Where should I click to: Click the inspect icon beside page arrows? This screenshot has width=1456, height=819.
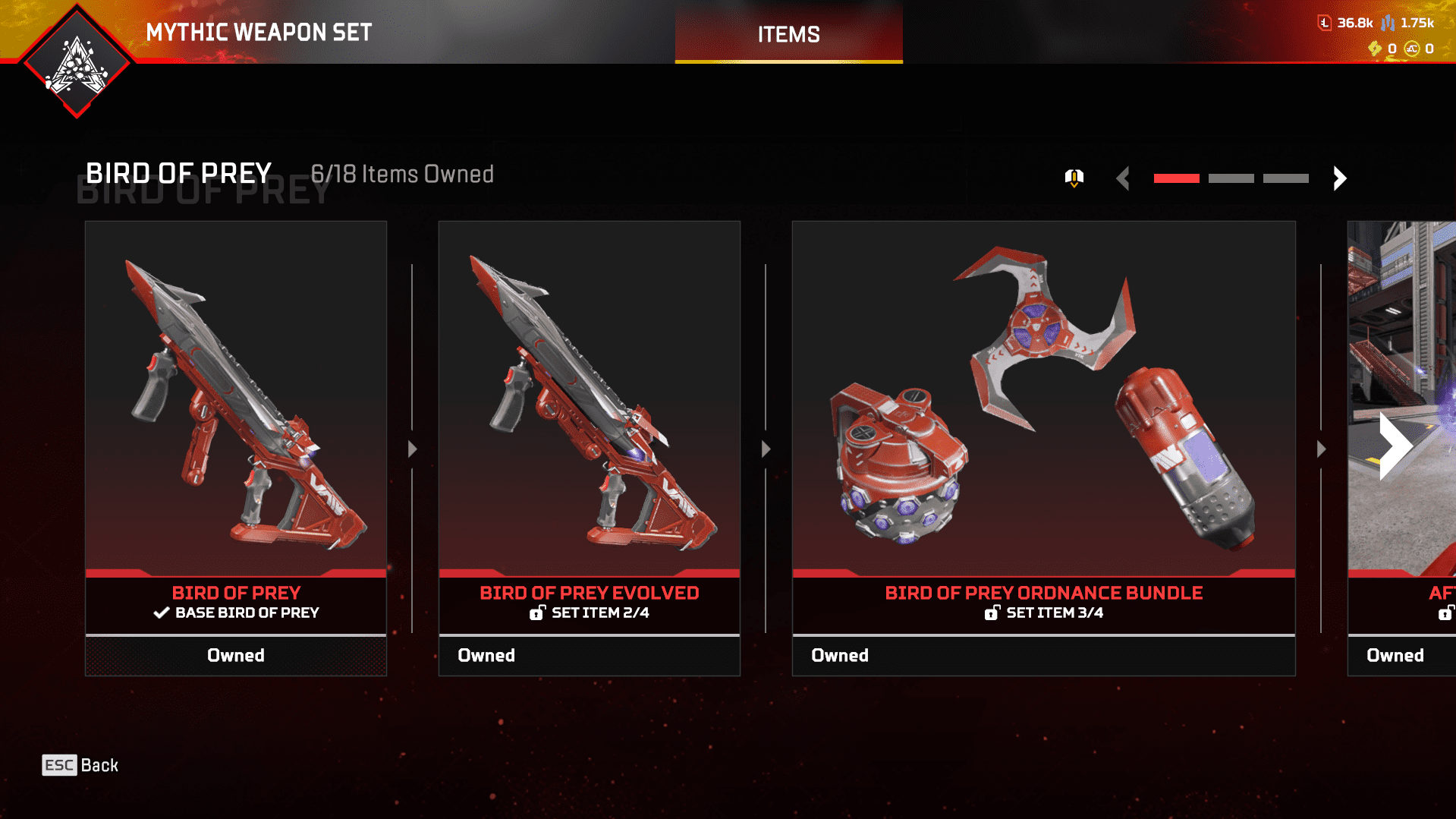tap(1074, 178)
